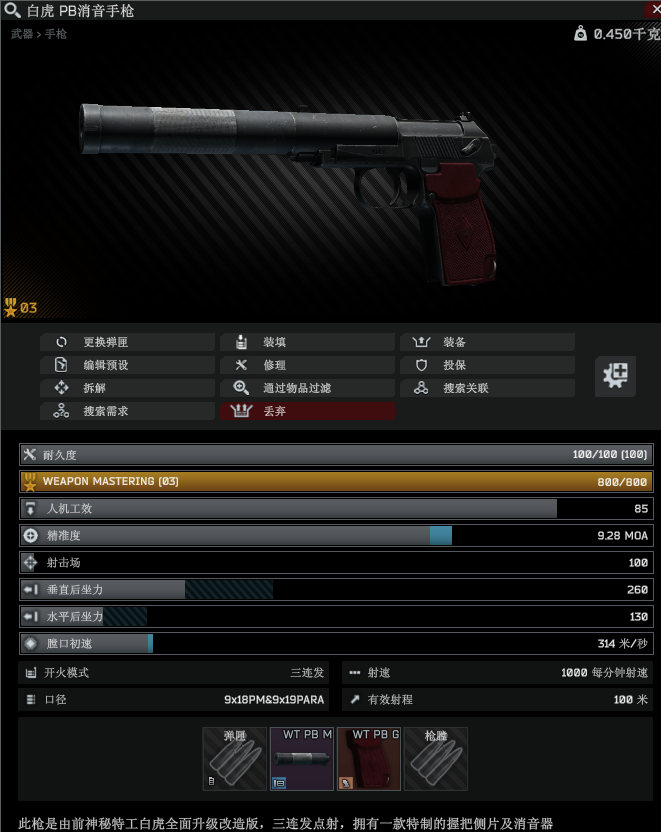Close the 白虎 PB pistol inspection window
661x832 pixels.
pyautogui.click(x=652, y=10)
